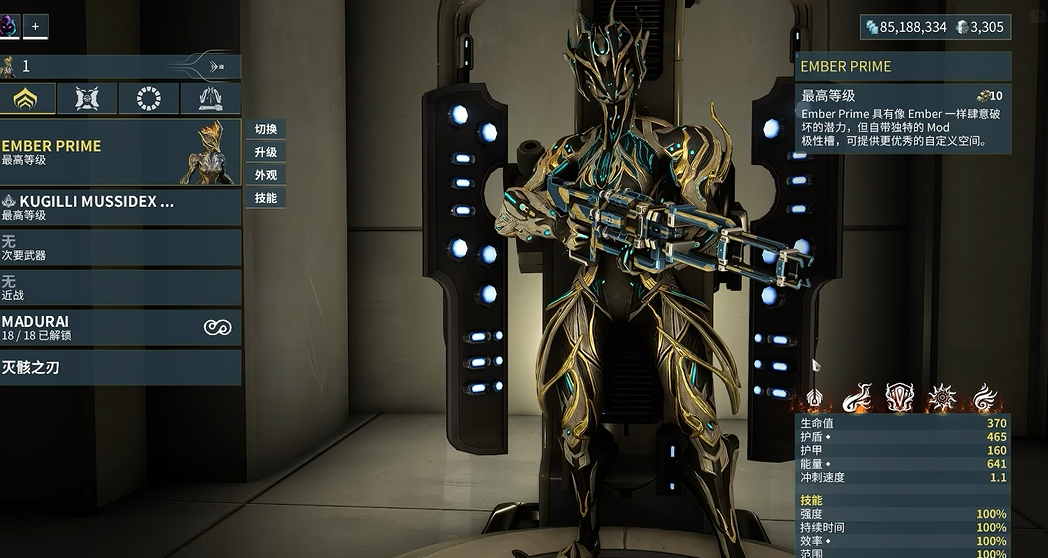Select the 灭骸之刃 row
This screenshot has width=1048, height=558.
click(x=120, y=368)
